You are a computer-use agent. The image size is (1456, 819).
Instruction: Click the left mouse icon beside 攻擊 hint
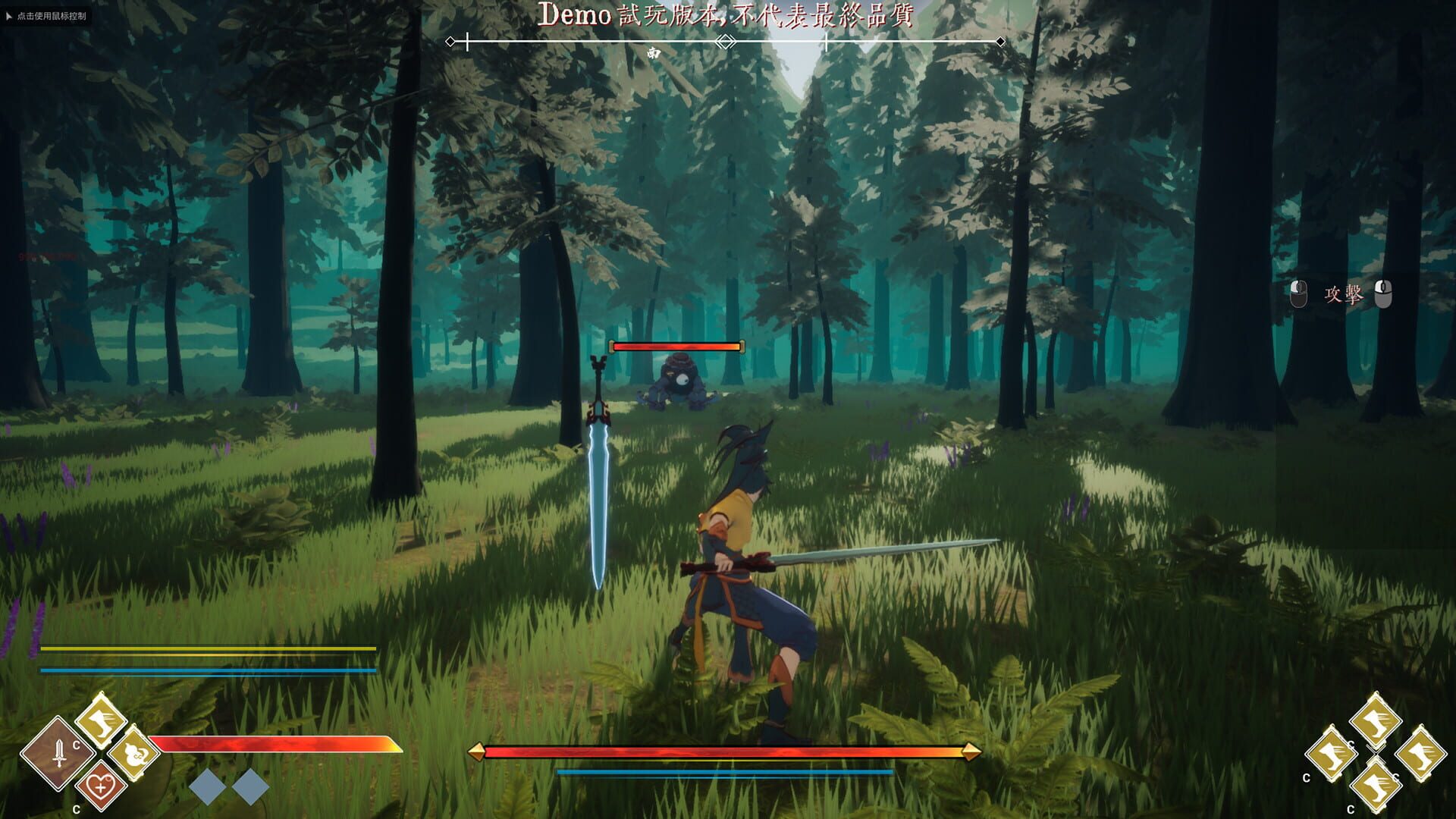(1299, 294)
